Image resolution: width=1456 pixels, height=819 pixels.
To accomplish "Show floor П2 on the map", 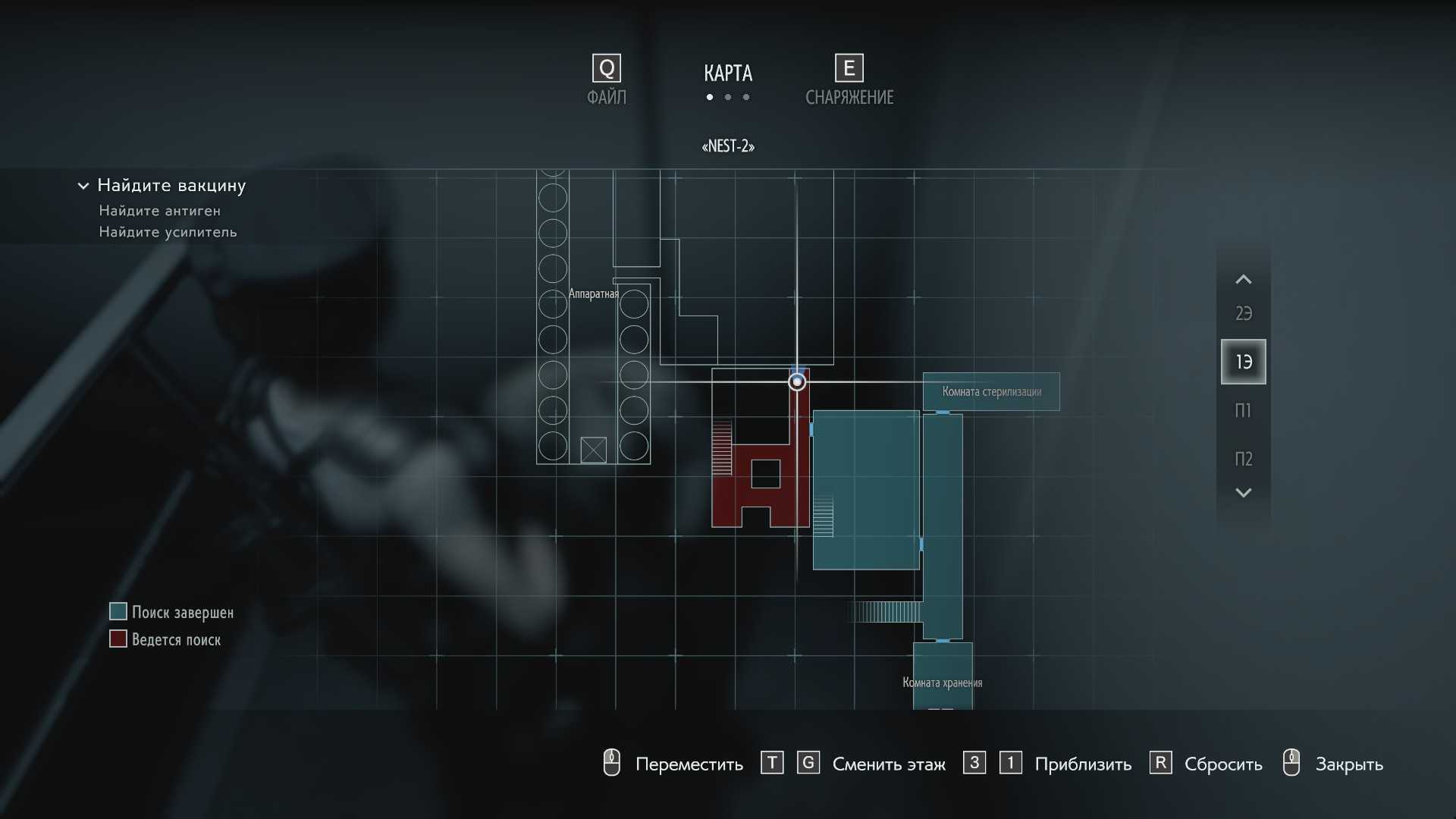I will pyautogui.click(x=1243, y=459).
